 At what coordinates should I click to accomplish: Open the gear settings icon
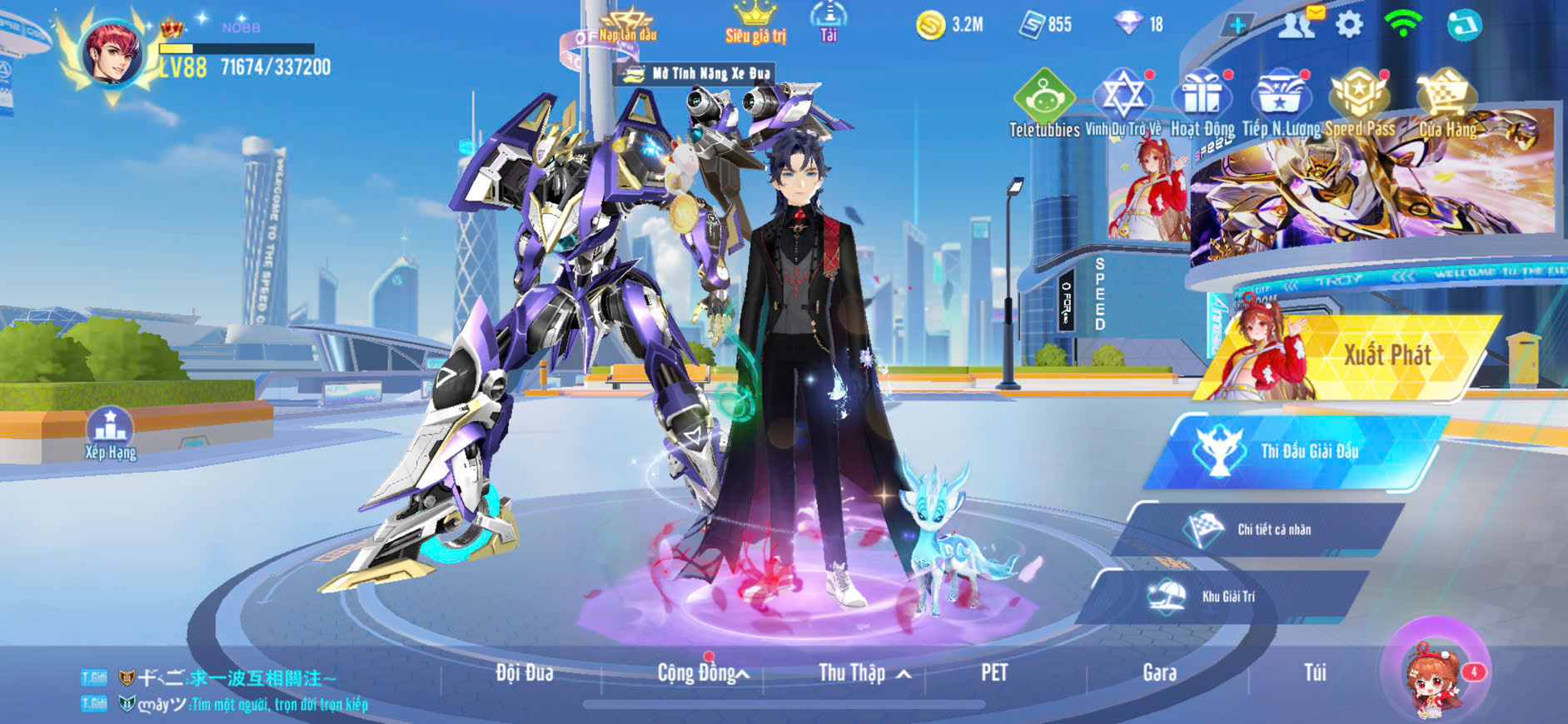point(1349,25)
